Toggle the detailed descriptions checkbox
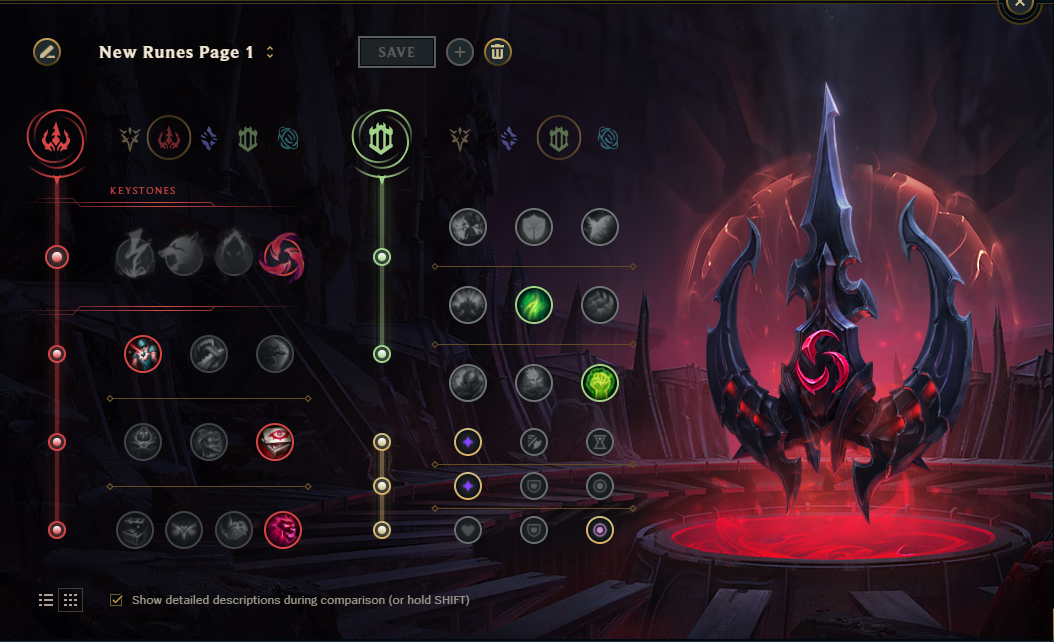 (117, 600)
